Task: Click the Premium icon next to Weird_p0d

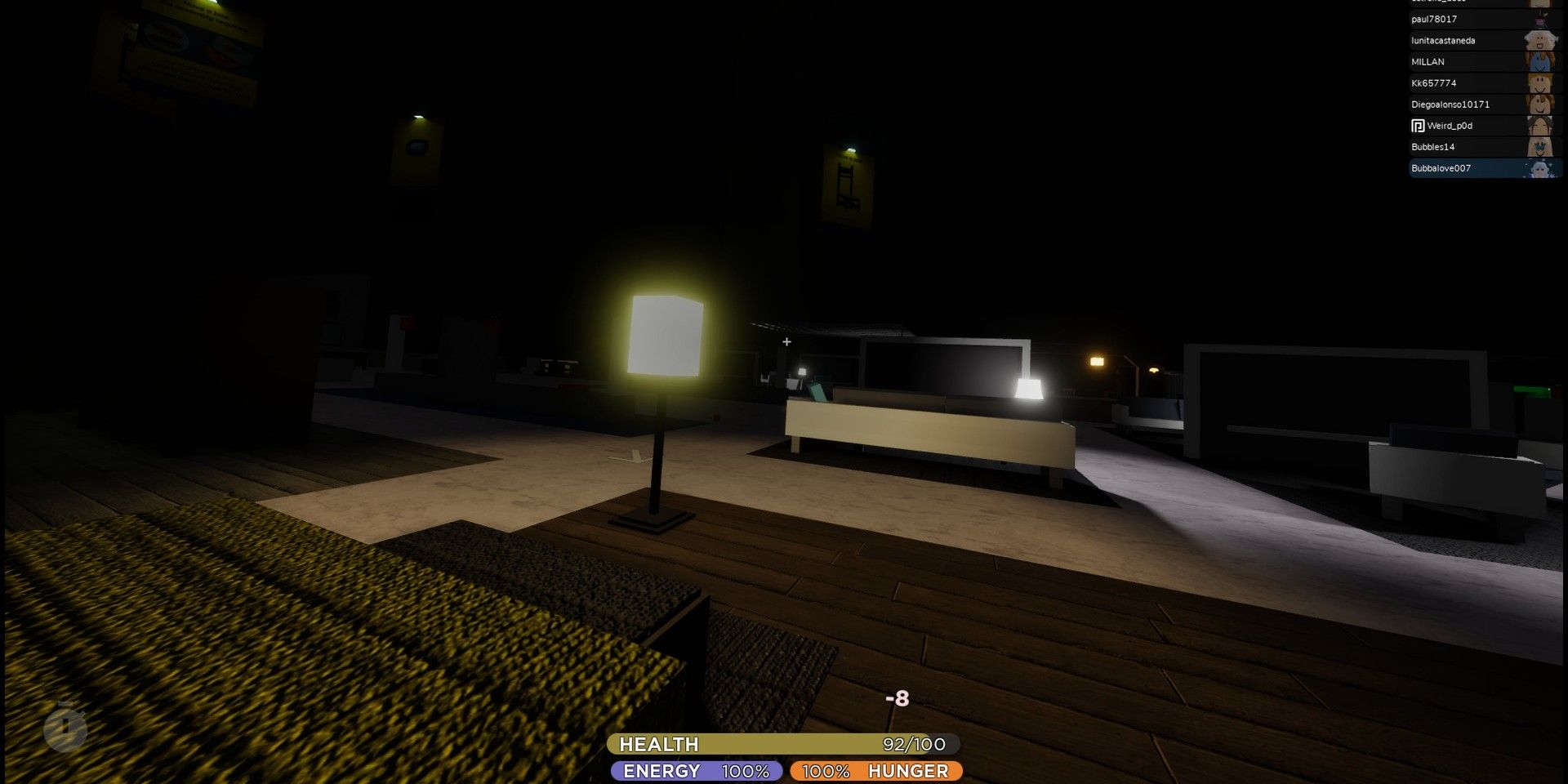Action: 1417,125
